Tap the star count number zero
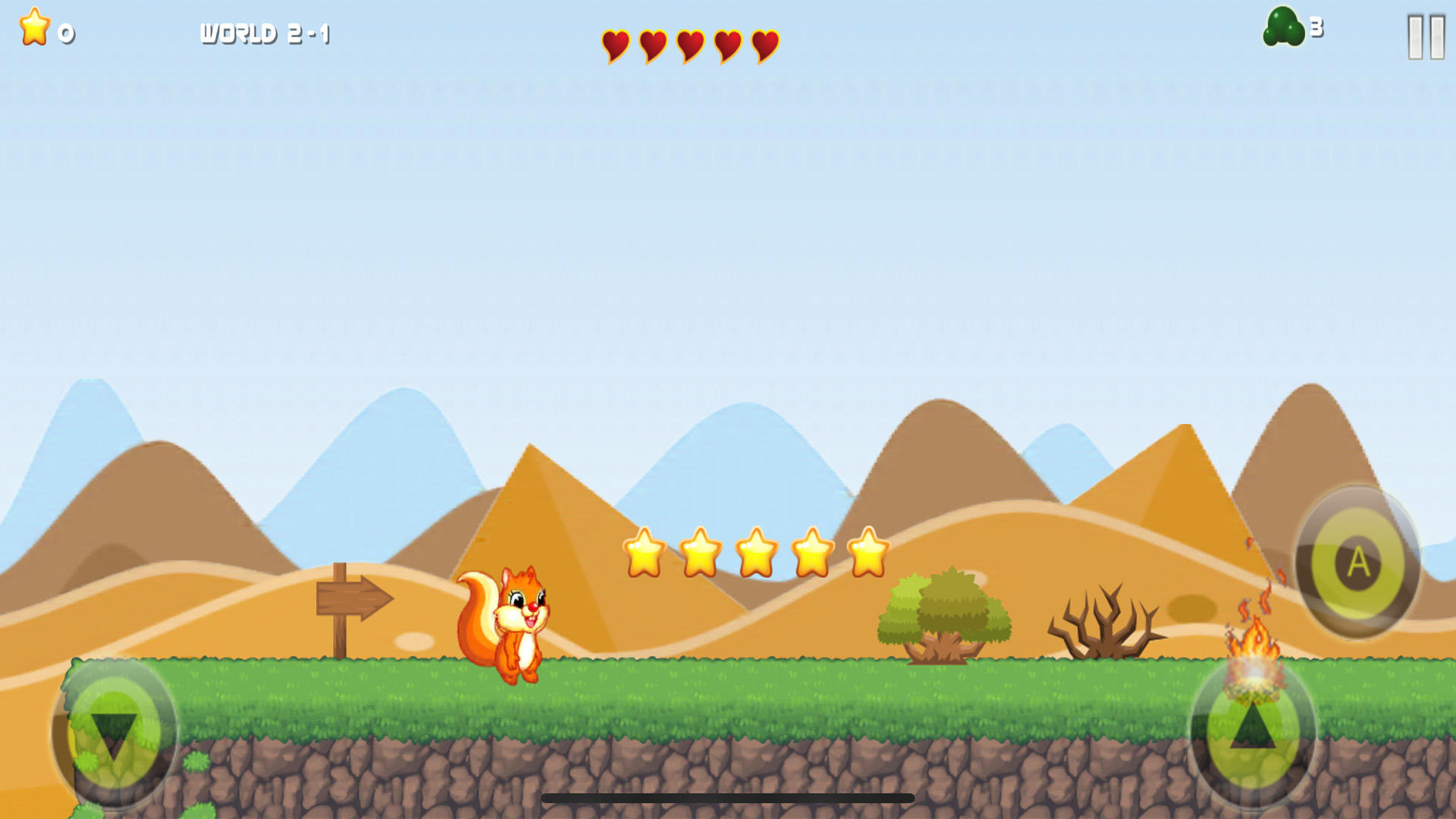 pos(64,32)
